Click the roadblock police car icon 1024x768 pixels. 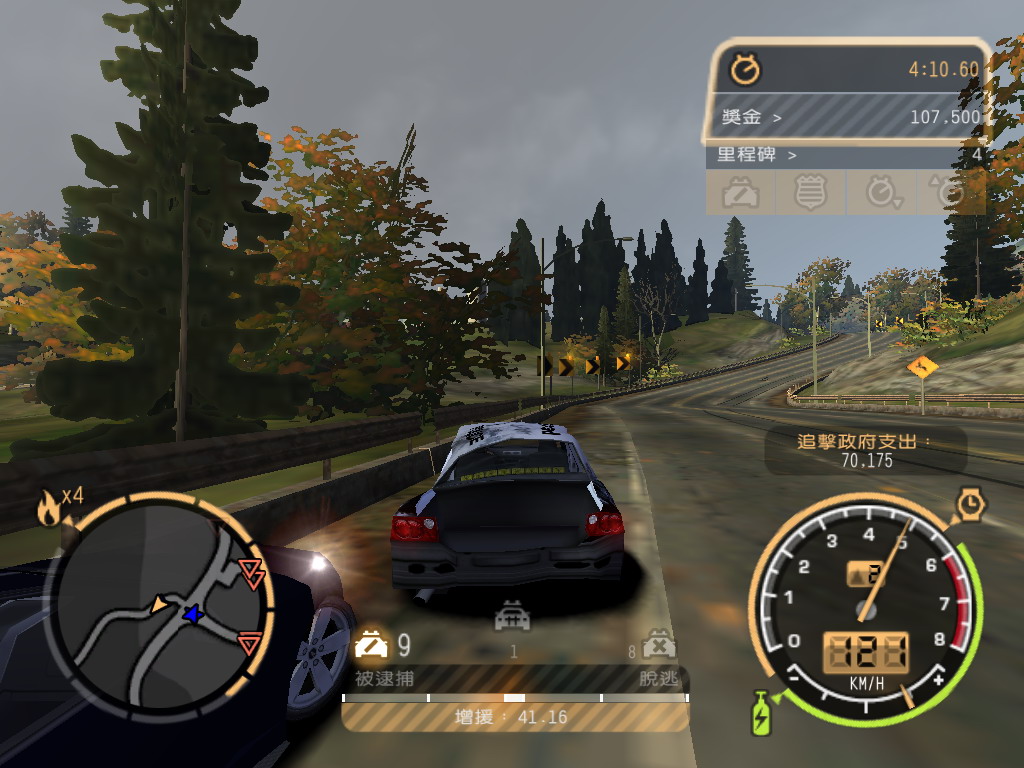pos(513,618)
